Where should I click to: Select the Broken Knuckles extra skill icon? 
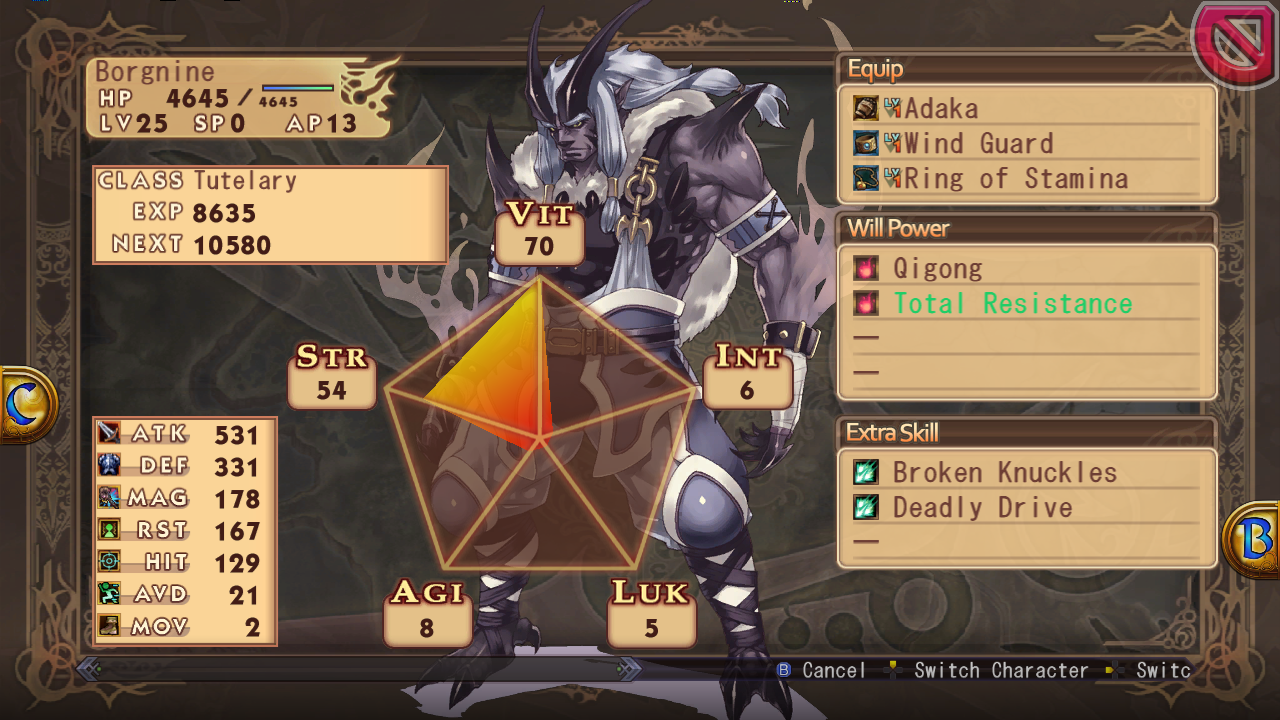coord(868,472)
